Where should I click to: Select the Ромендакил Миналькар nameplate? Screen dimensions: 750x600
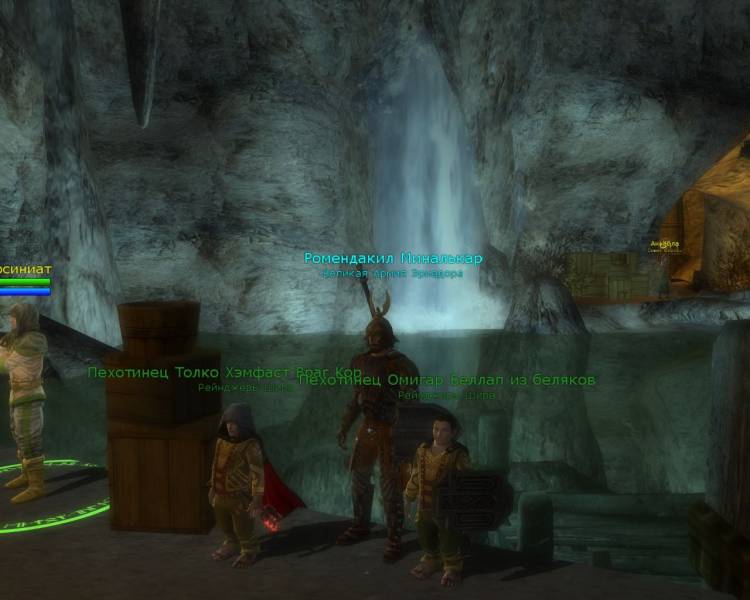point(393,258)
